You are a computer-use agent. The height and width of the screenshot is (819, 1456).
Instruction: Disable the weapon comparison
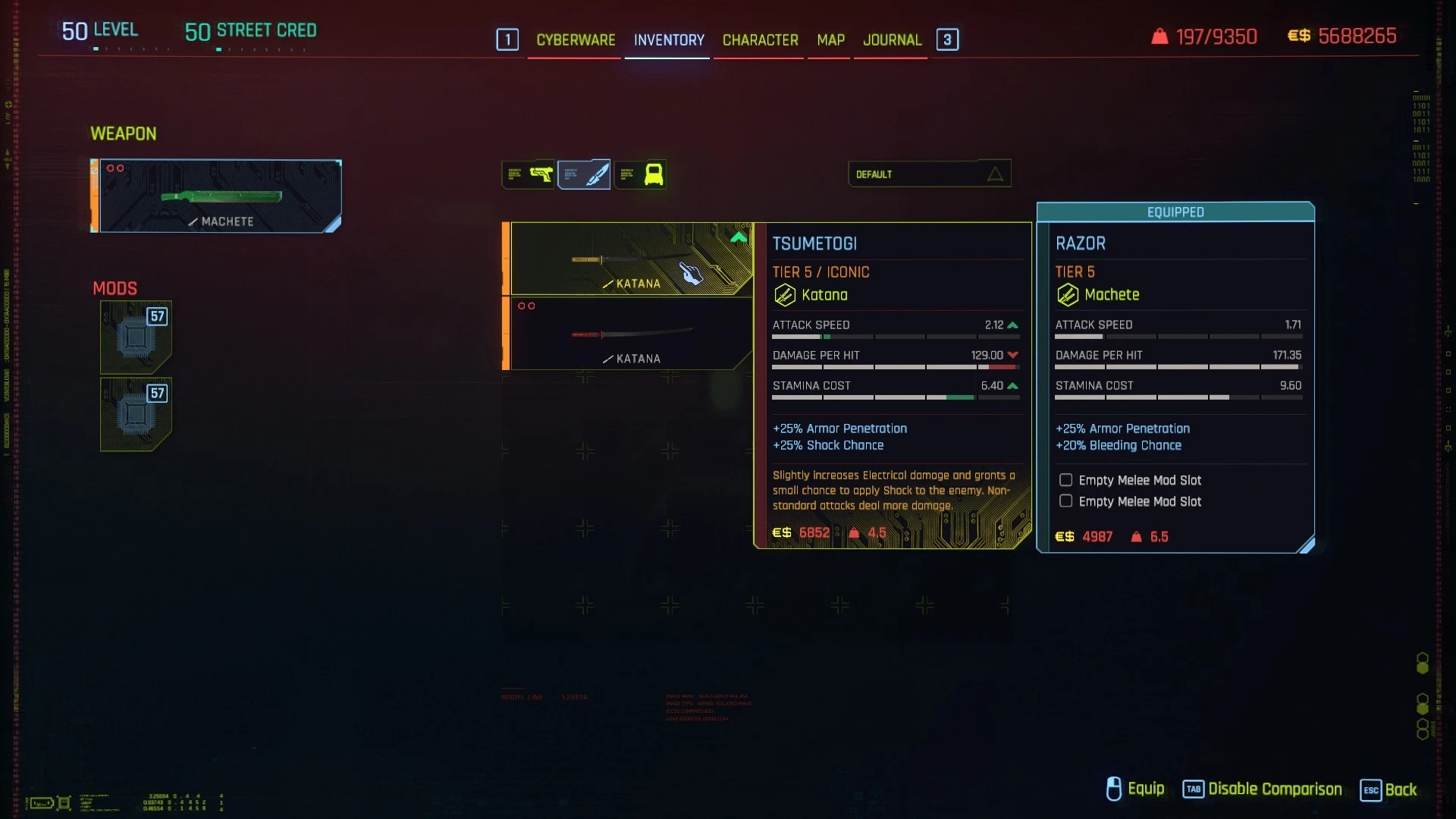(1263, 789)
